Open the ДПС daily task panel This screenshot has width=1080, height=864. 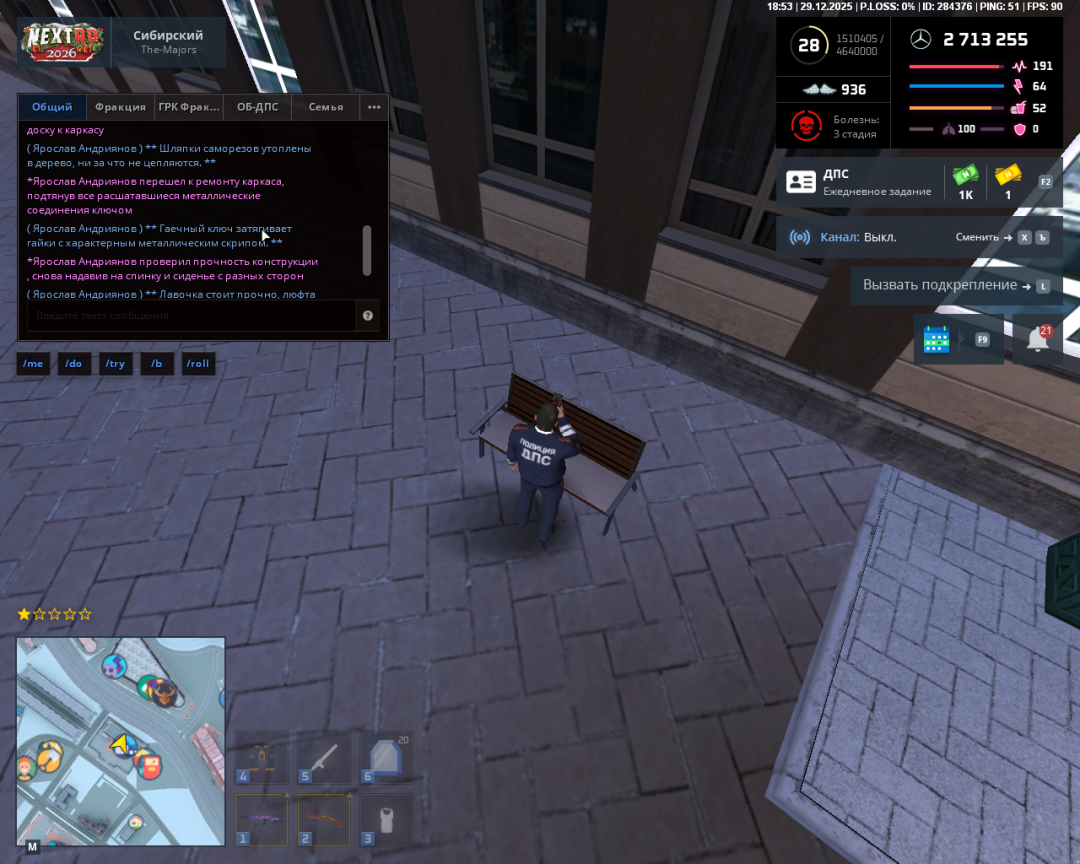(x=860, y=182)
